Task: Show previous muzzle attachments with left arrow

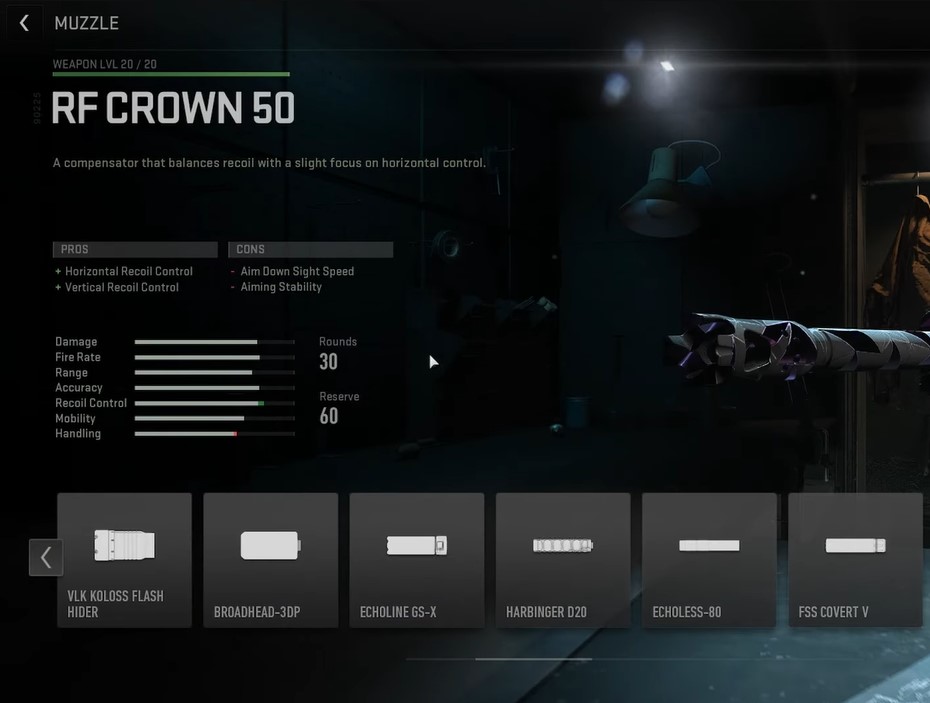Action: pyautogui.click(x=46, y=557)
